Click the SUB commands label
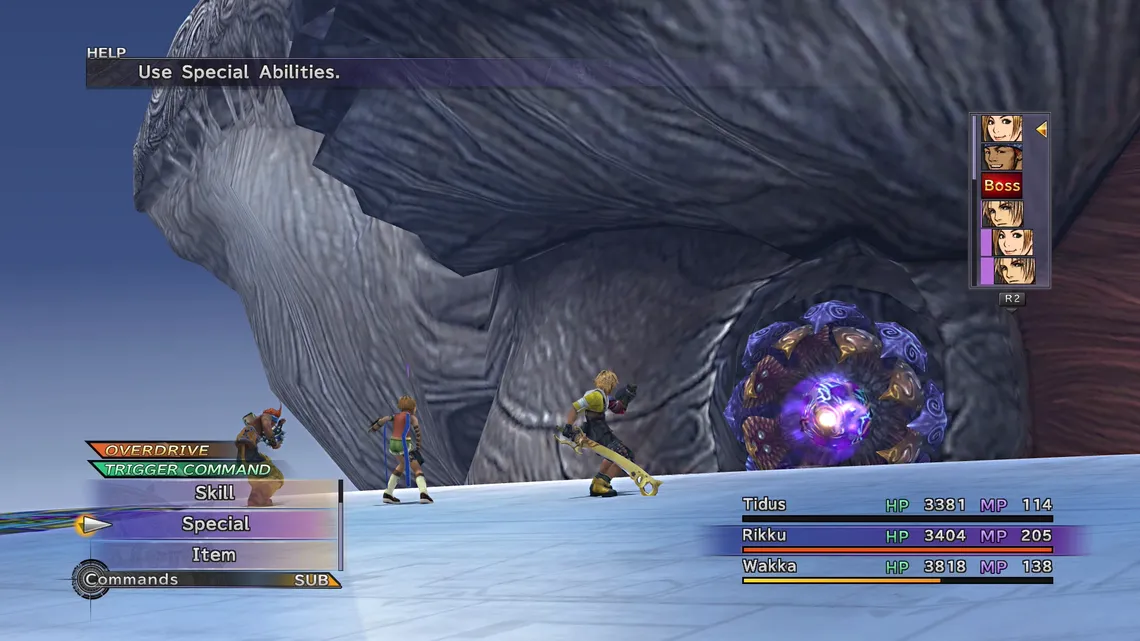Image resolution: width=1140 pixels, height=641 pixels. (x=312, y=580)
